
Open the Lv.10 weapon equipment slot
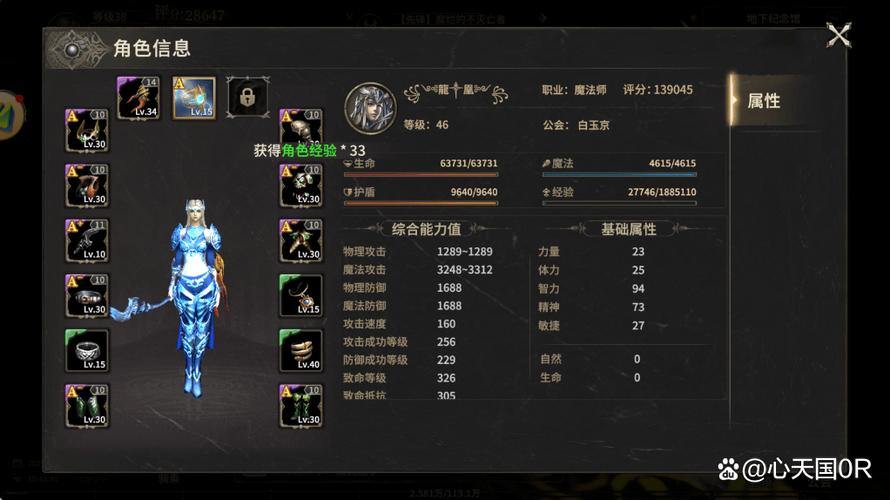(x=87, y=240)
